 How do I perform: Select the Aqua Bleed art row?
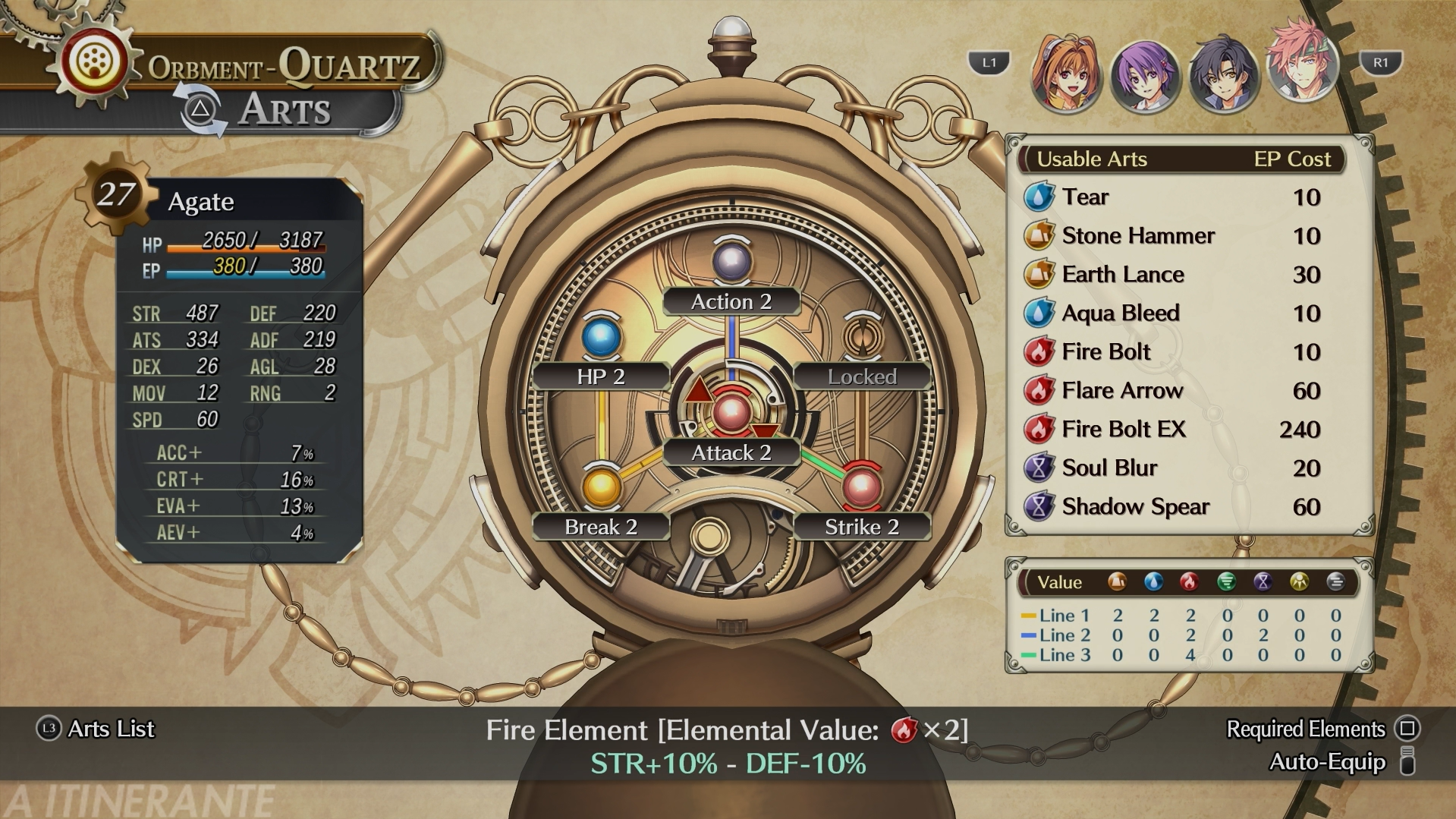point(1171,313)
